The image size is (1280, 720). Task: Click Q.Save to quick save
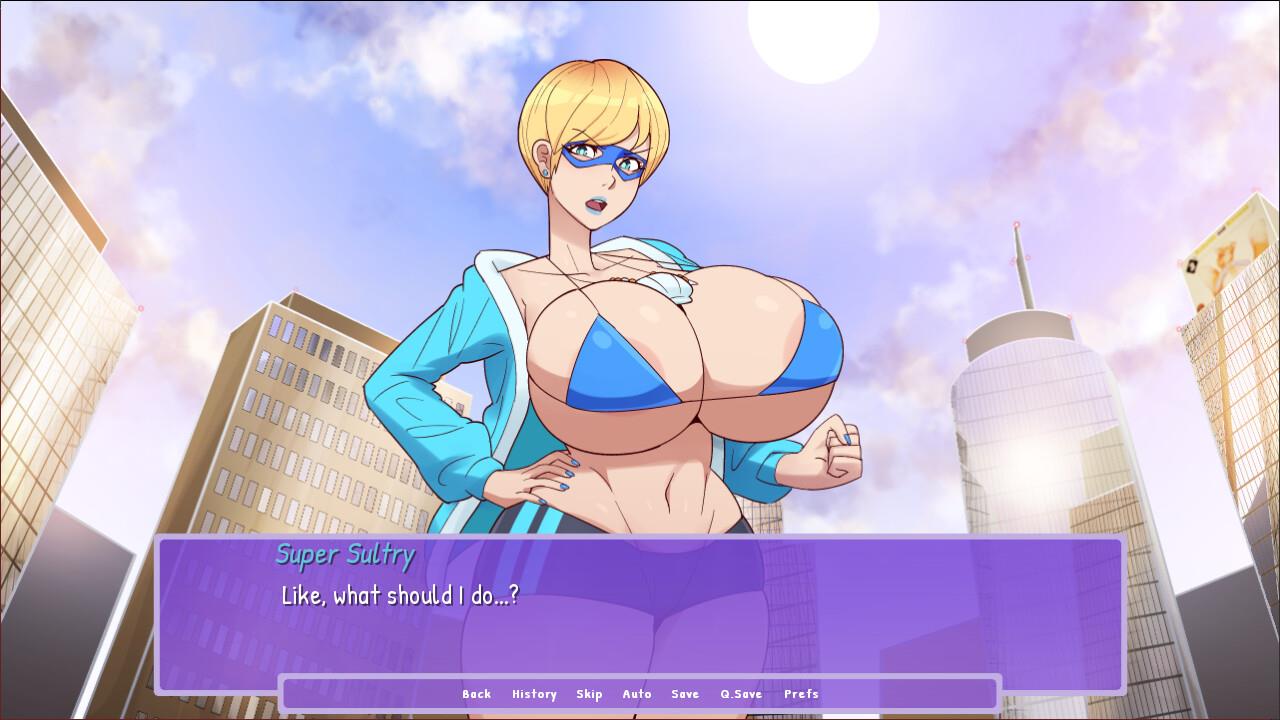tap(741, 694)
